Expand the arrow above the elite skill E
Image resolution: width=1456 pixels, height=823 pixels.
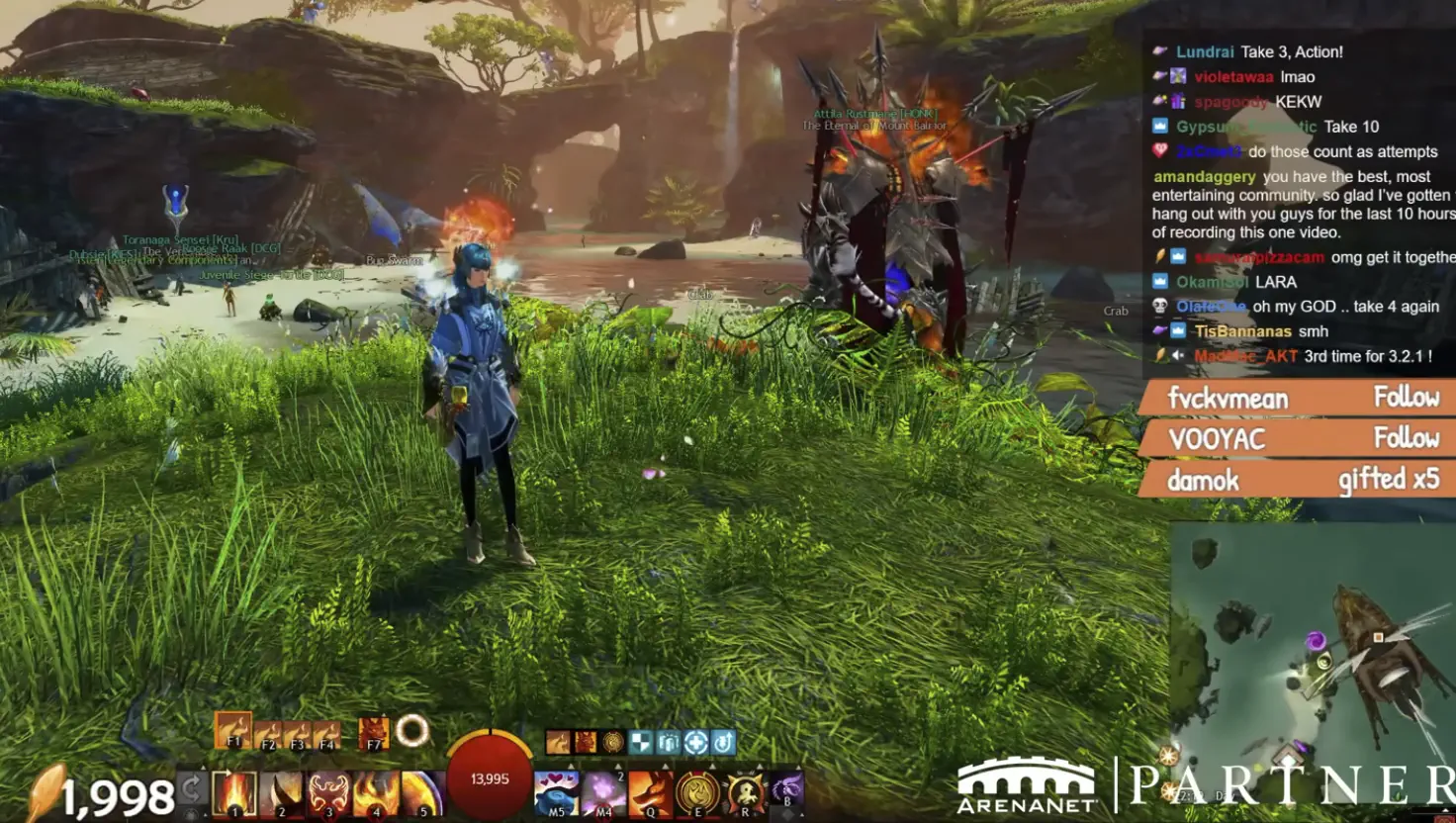(714, 765)
